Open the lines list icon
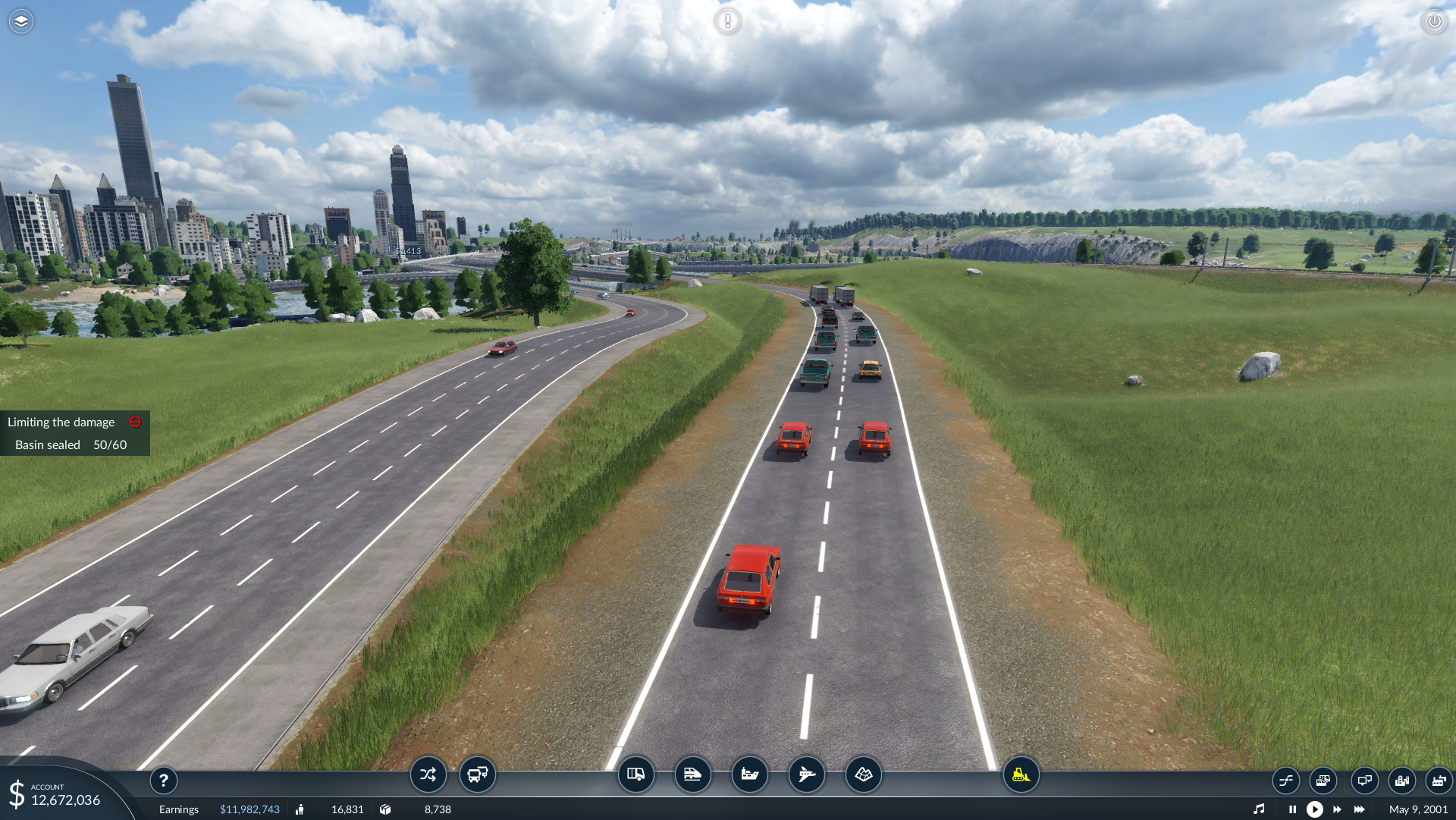 point(1286,780)
